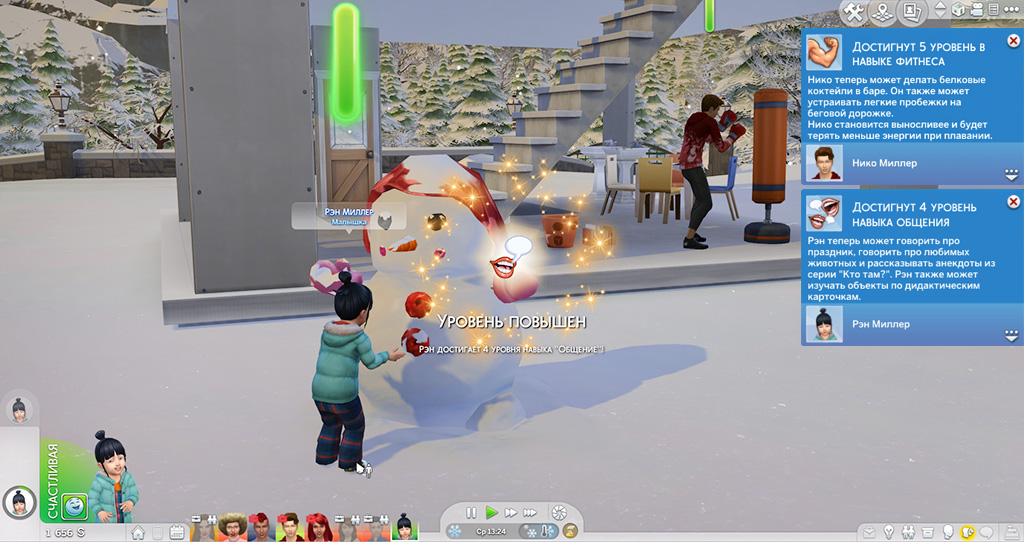Expand the fitness notification with the double arrows
This screenshot has width=1024, height=542.
coord(1010,175)
